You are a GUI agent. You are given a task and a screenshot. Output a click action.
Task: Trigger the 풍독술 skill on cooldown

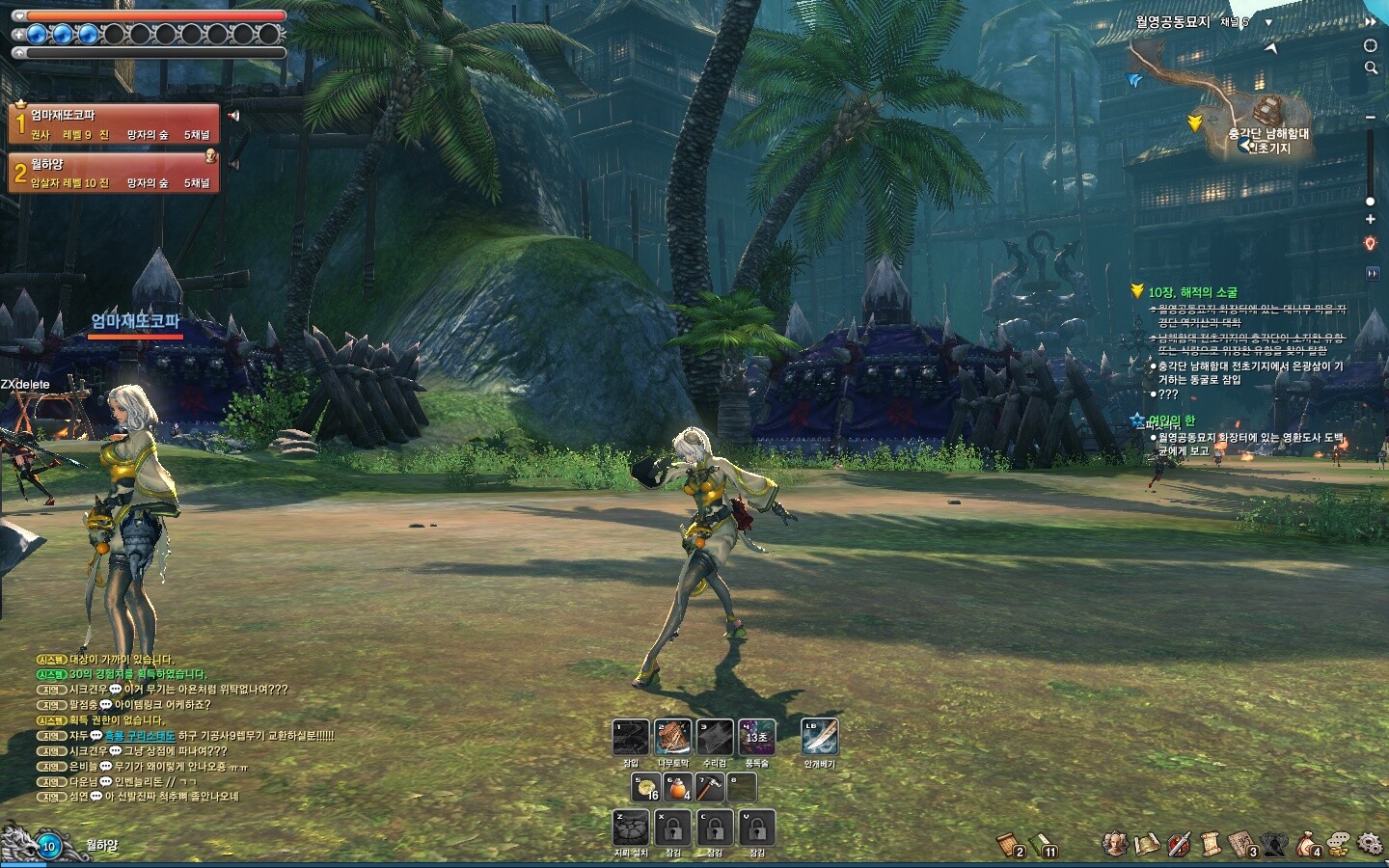[756, 738]
